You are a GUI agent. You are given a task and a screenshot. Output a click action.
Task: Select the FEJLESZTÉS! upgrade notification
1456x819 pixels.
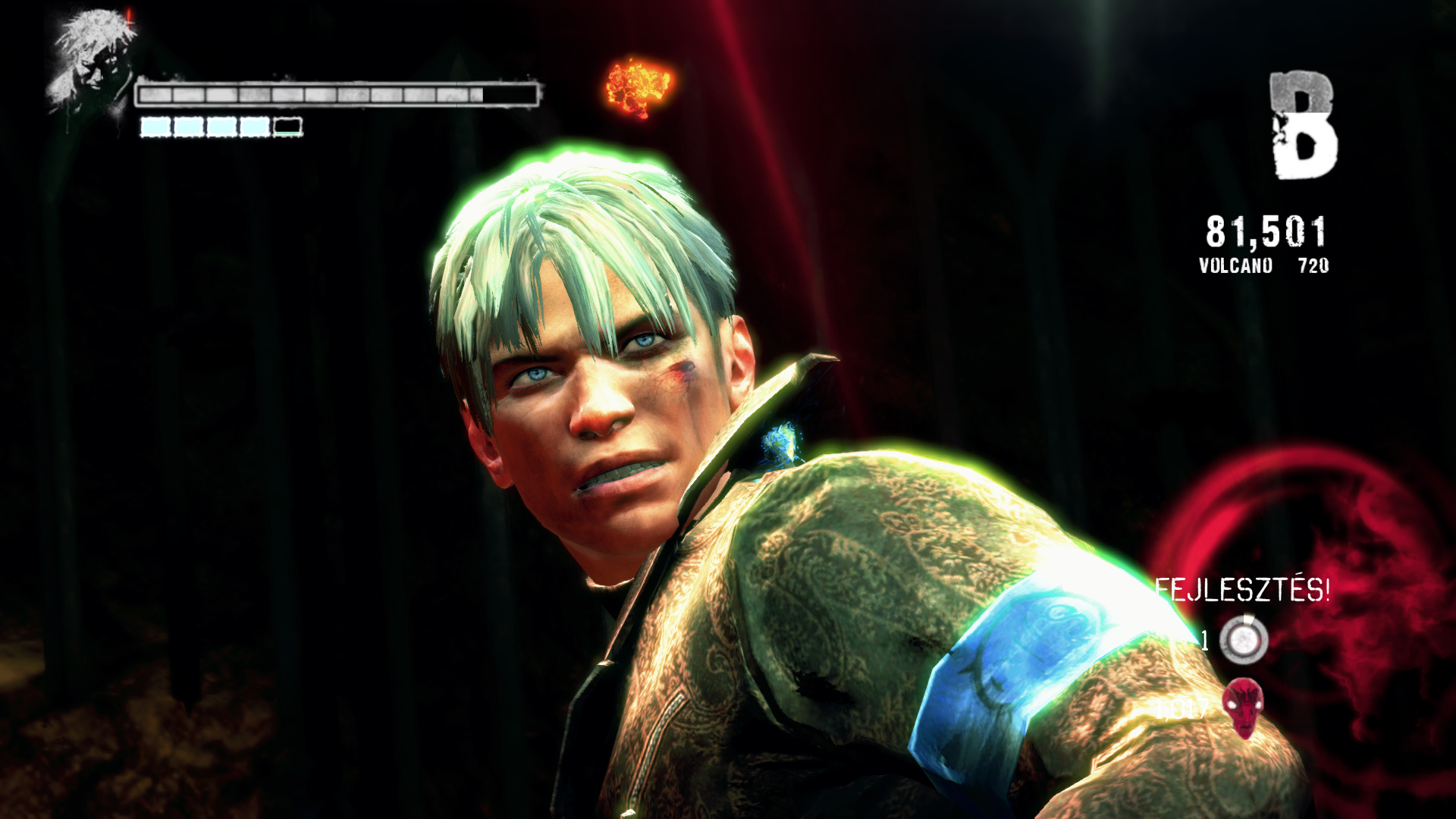click(x=1241, y=590)
